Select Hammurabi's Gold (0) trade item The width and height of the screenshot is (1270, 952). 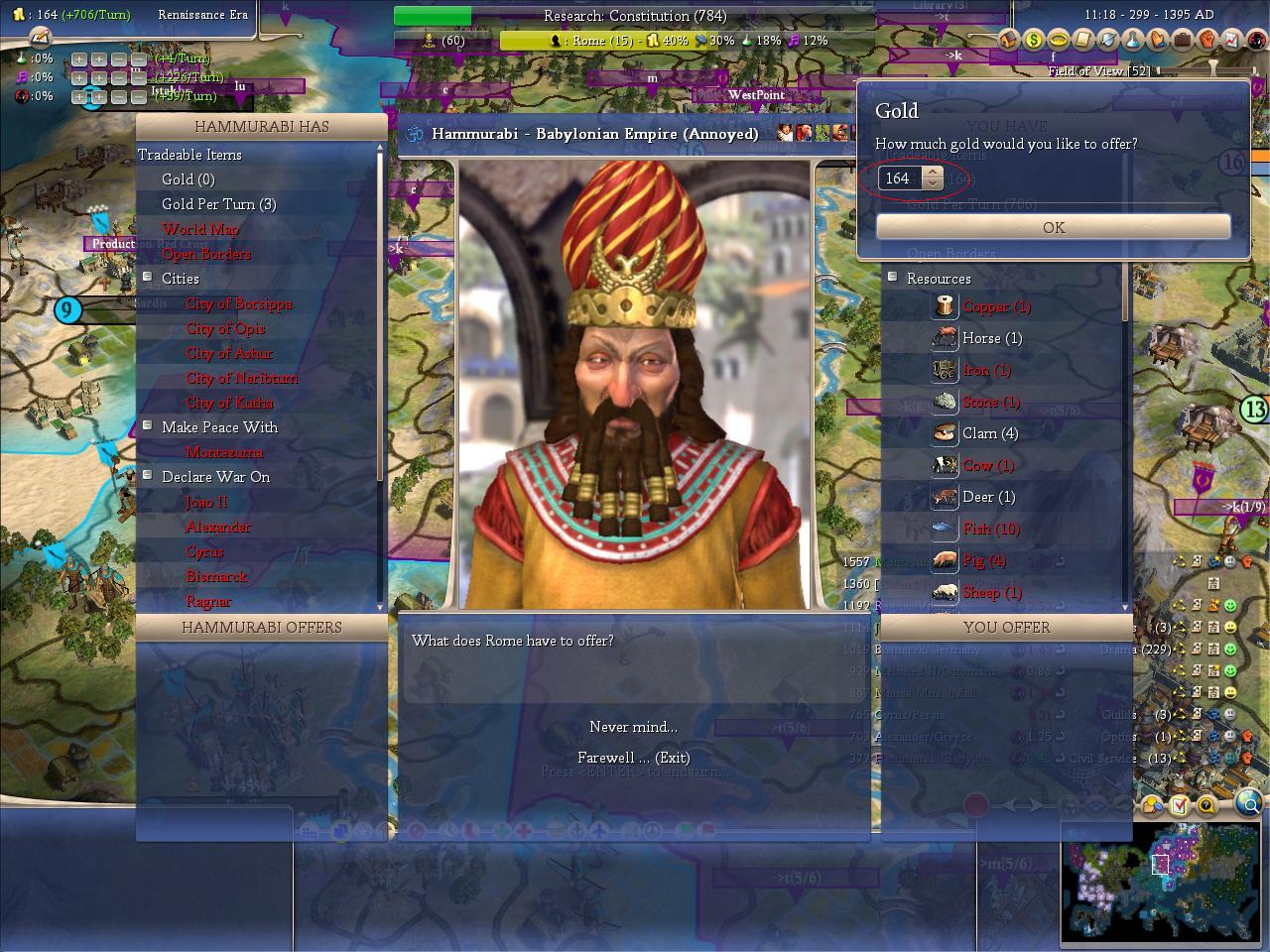(188, 179)
